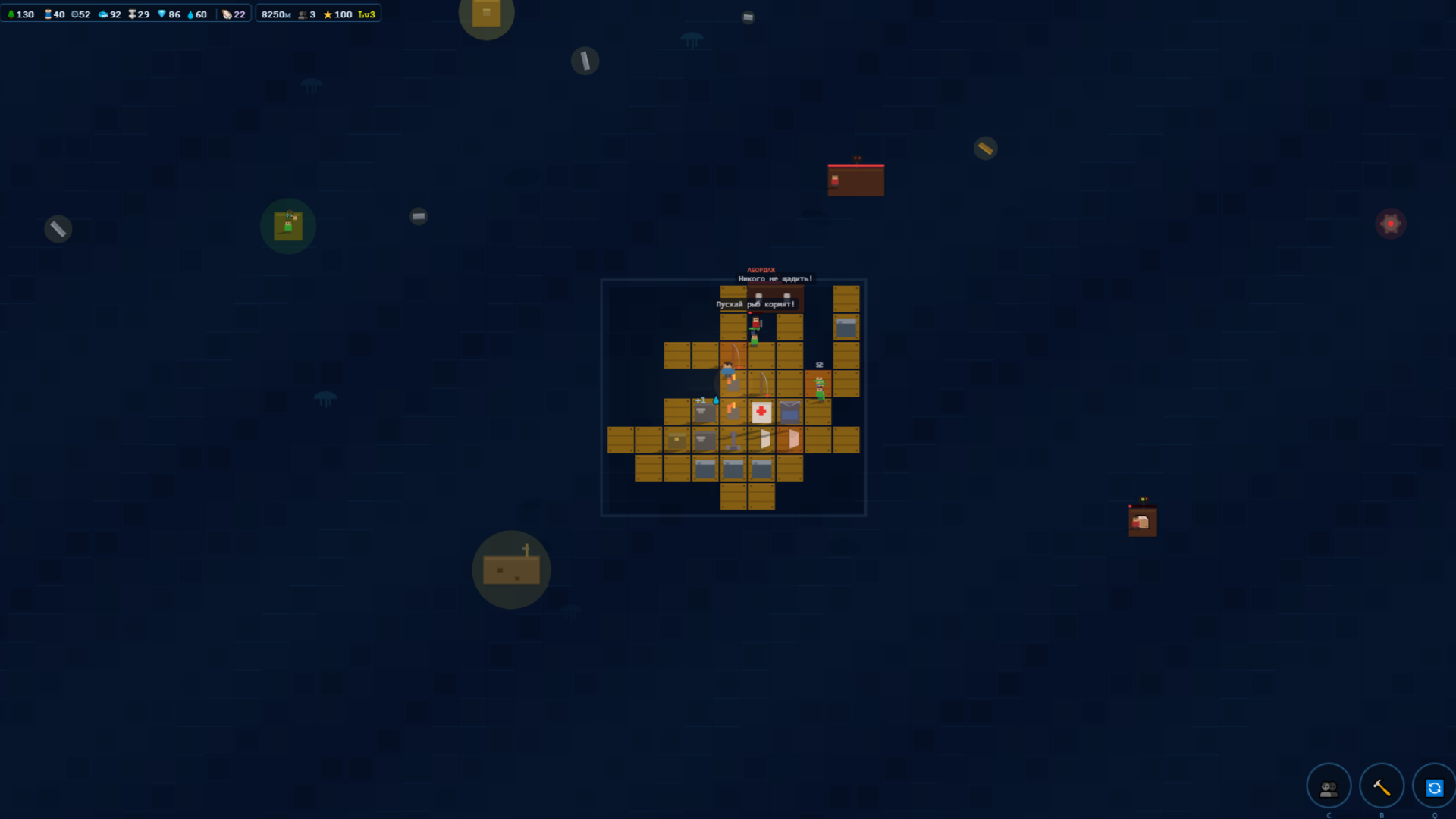Click the wood resource tree icon
1456x819 pixels.
(x=11, y=13)
